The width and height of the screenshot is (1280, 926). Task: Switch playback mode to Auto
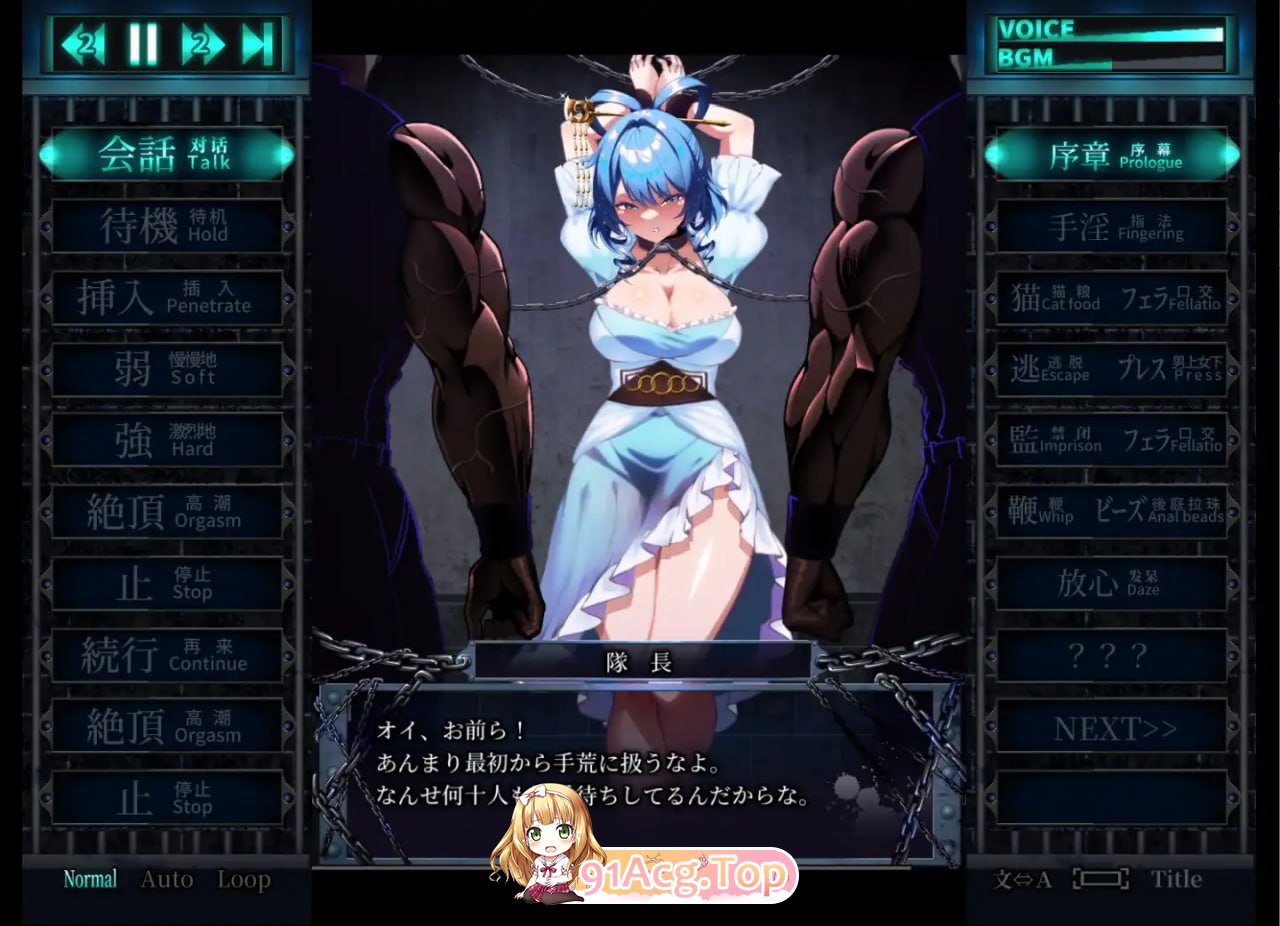pos(167,880)
